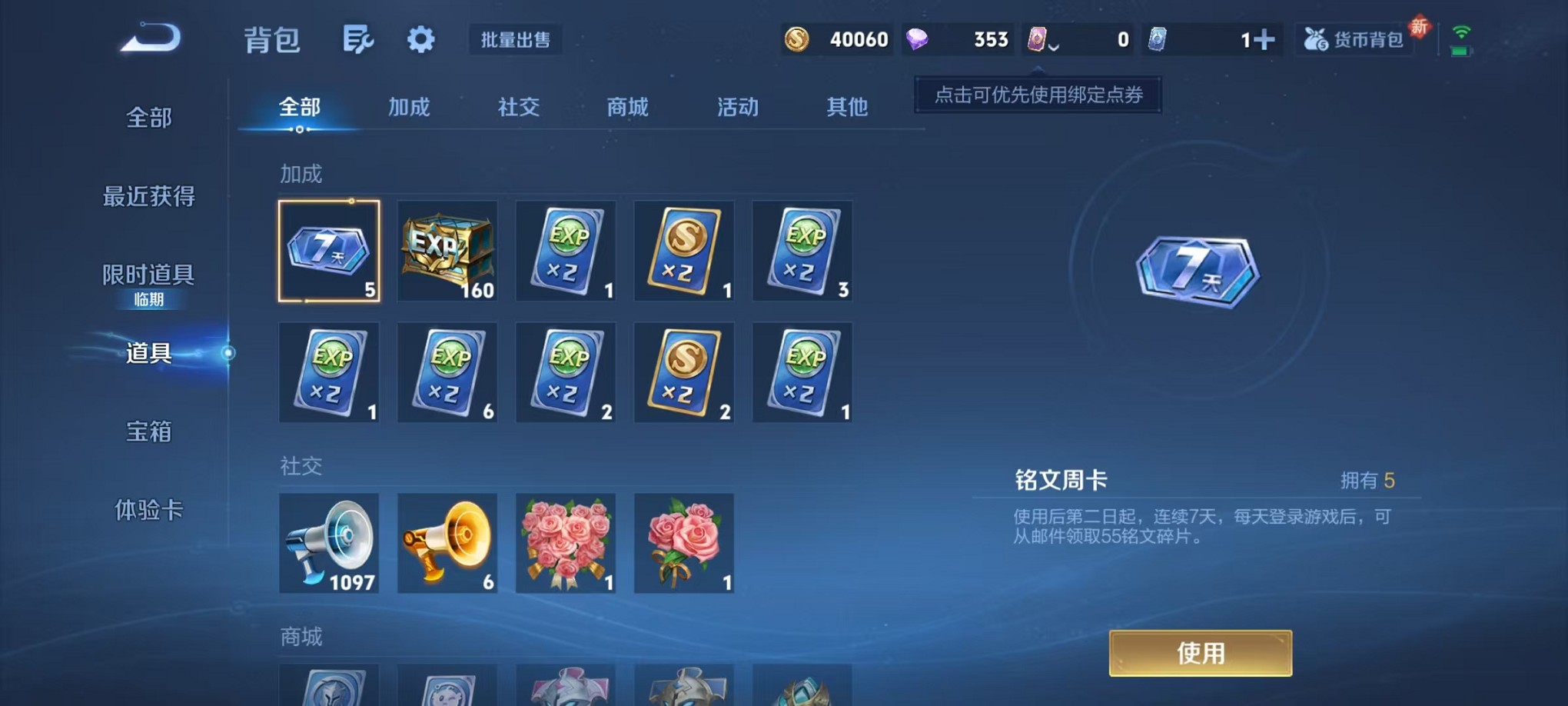Click the purple diamond currency icon

[x=919, y=38]
